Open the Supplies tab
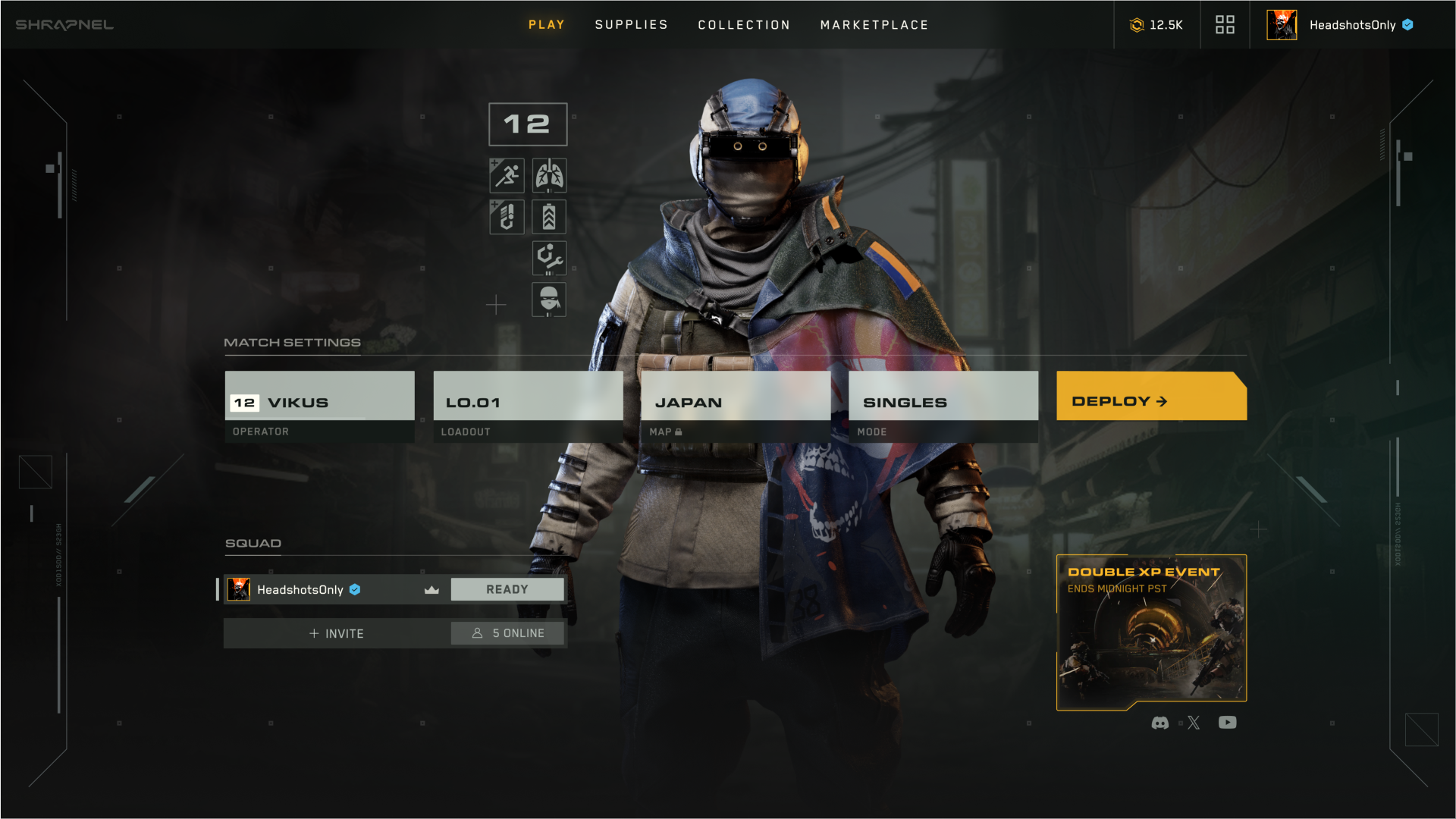The image size is (1456, 819). click(631, 25)
